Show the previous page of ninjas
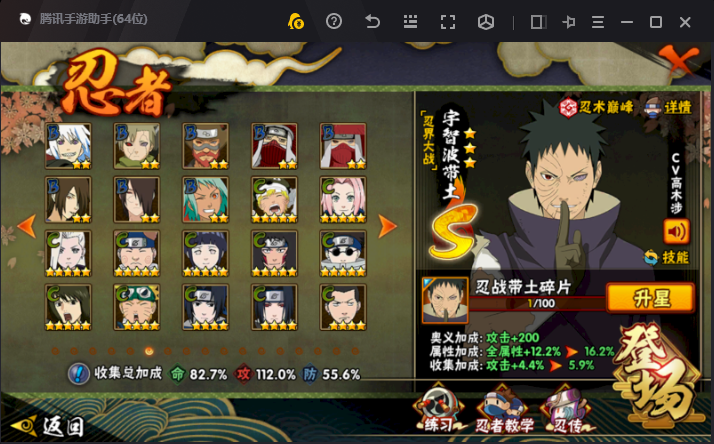The image size is (714, 444). (x=28, y=226)
